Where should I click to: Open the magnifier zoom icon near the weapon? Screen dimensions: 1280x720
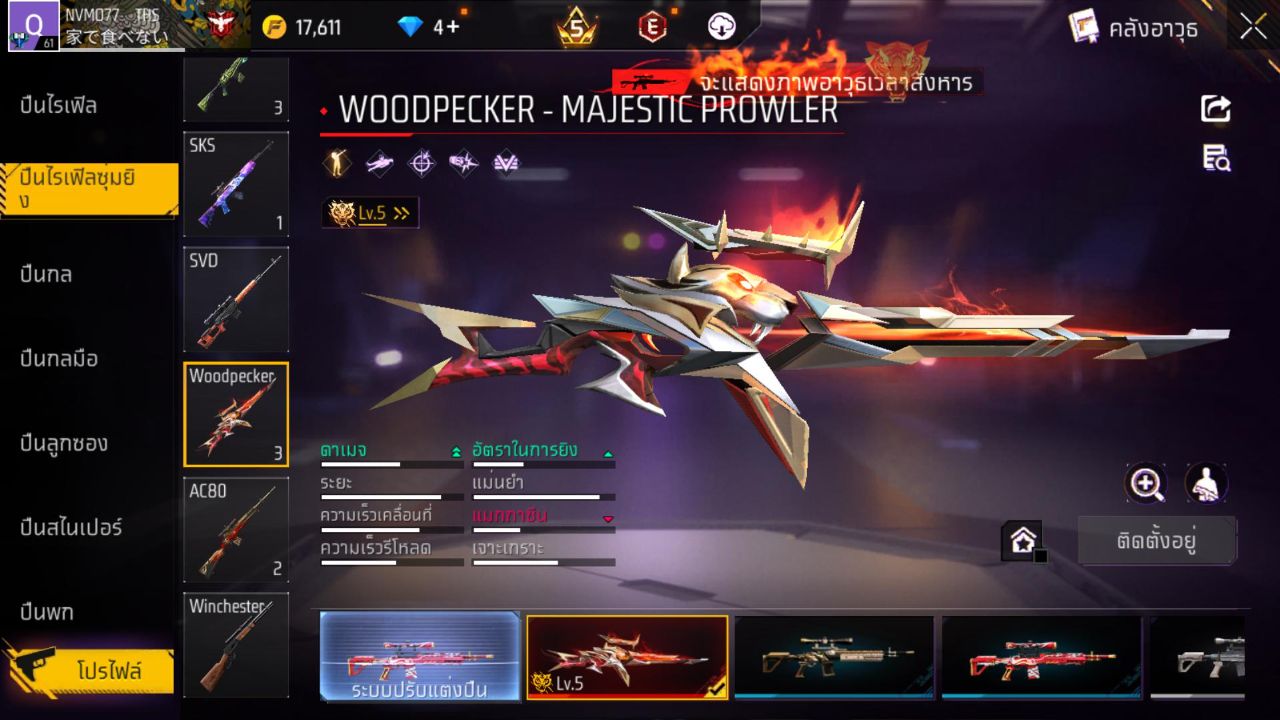1146,484
